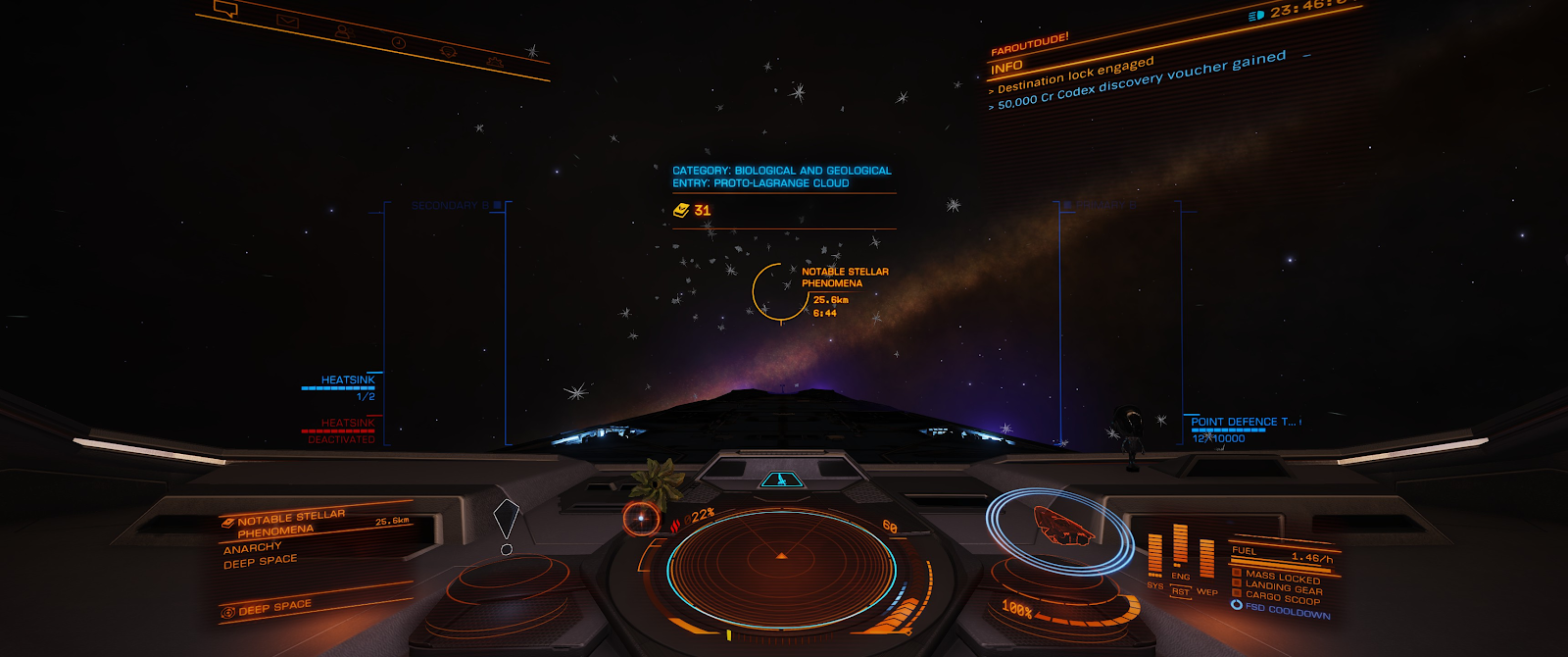Reset power distribution with RST
The height and width of the screenshot is (657, 1568).
1180,591
